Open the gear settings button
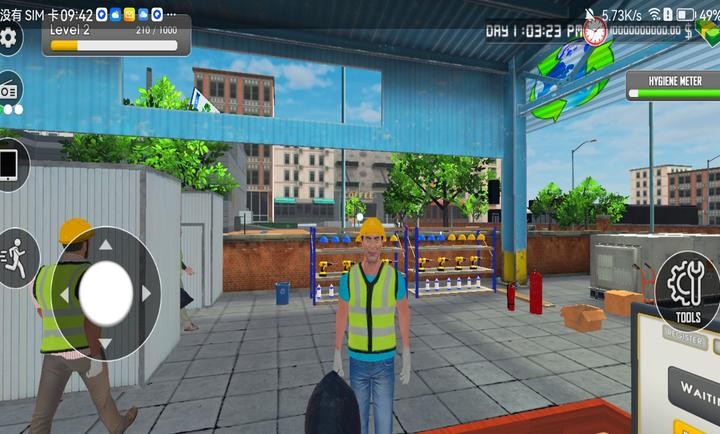The image size is (720, 434). tap(8, 38)
